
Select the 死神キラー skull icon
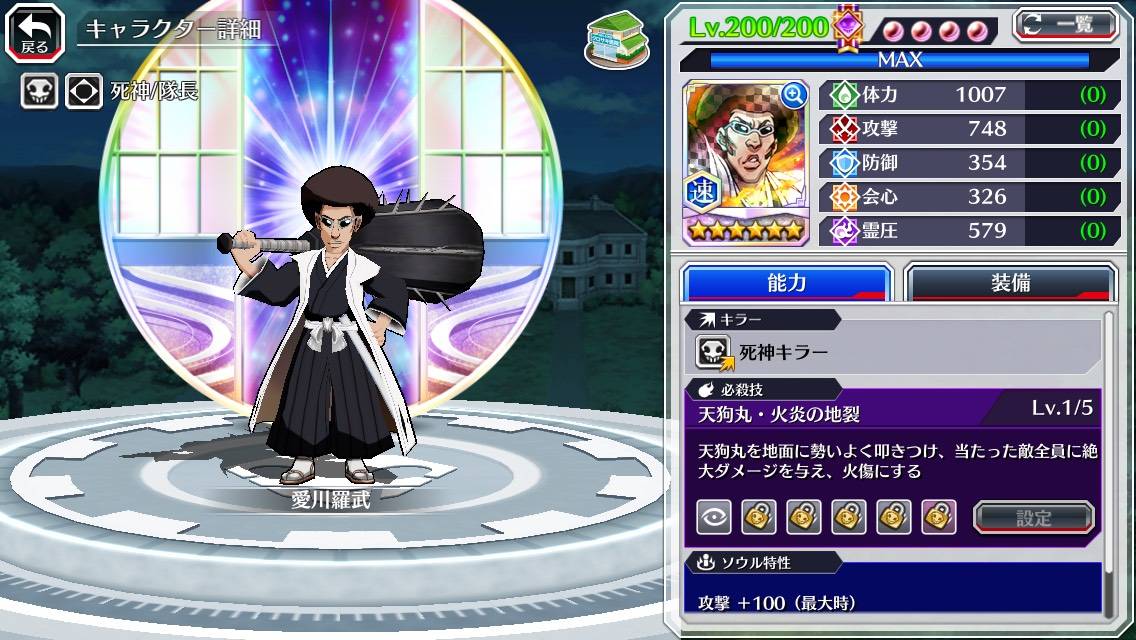715,352
